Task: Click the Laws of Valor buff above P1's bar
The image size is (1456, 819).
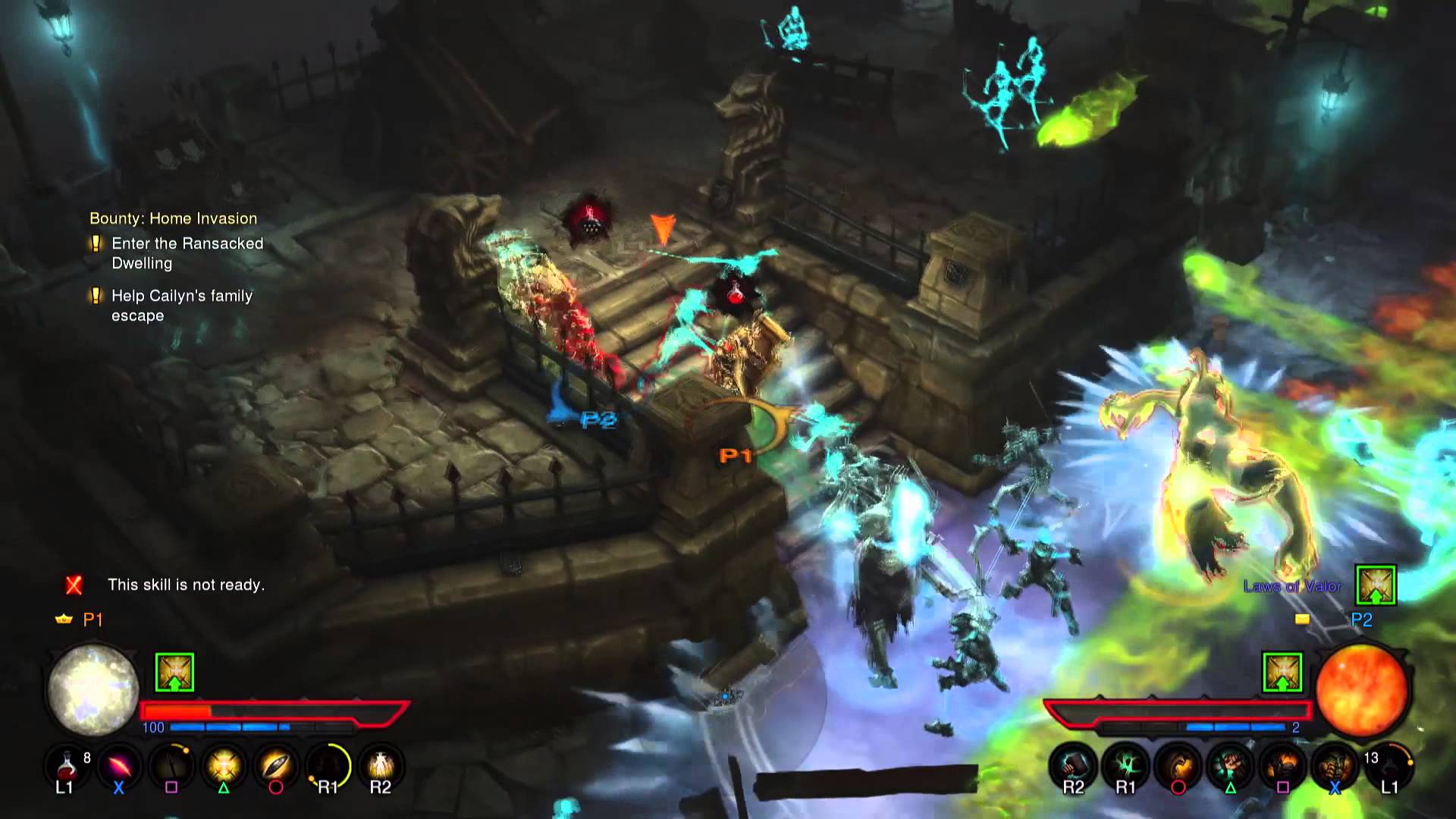Action: tap(174, 673)
